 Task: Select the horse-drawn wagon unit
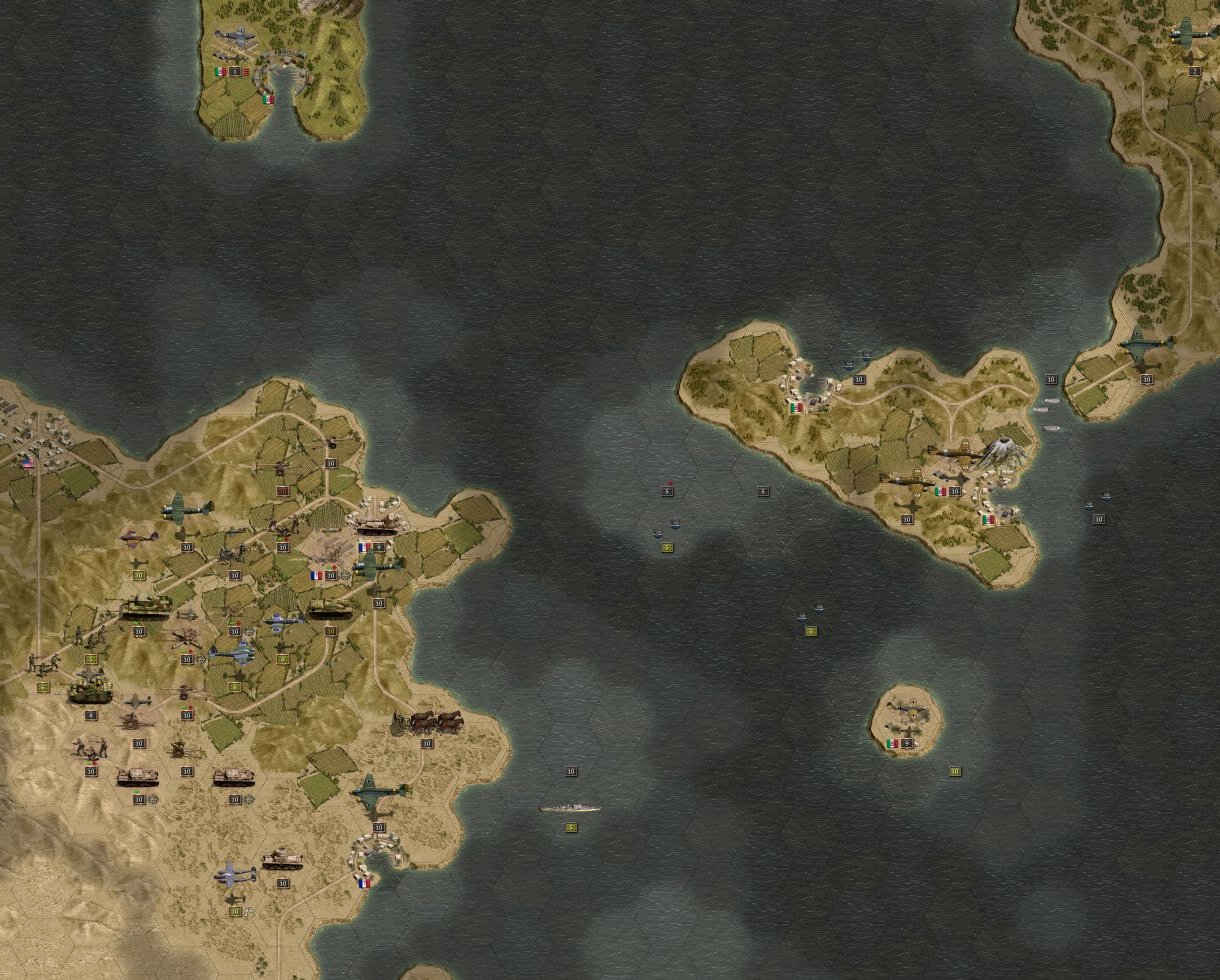(x=432, y=722)
